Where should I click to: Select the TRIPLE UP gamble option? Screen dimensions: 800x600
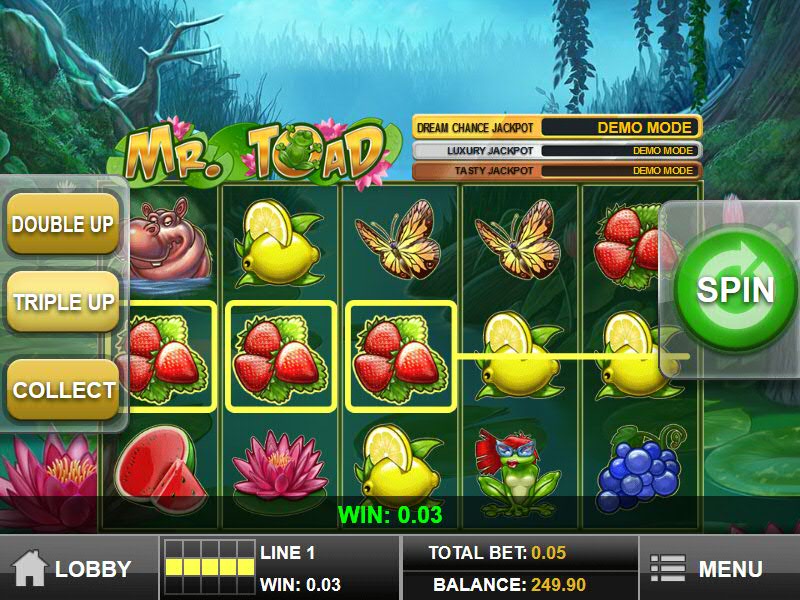click(62, 302)
